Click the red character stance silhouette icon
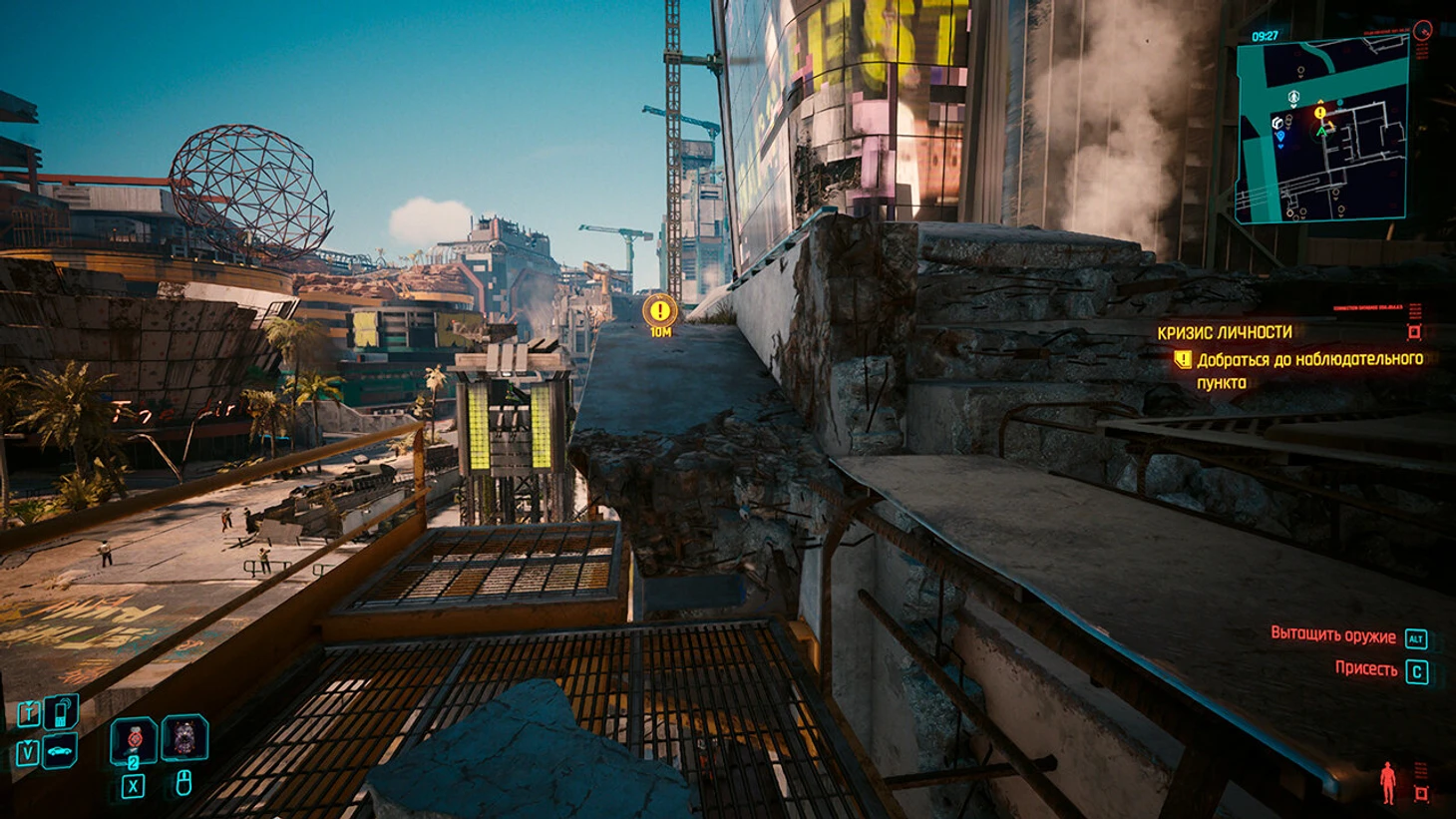Screen dimensions: 1456x819 [x=1387, y=782]
